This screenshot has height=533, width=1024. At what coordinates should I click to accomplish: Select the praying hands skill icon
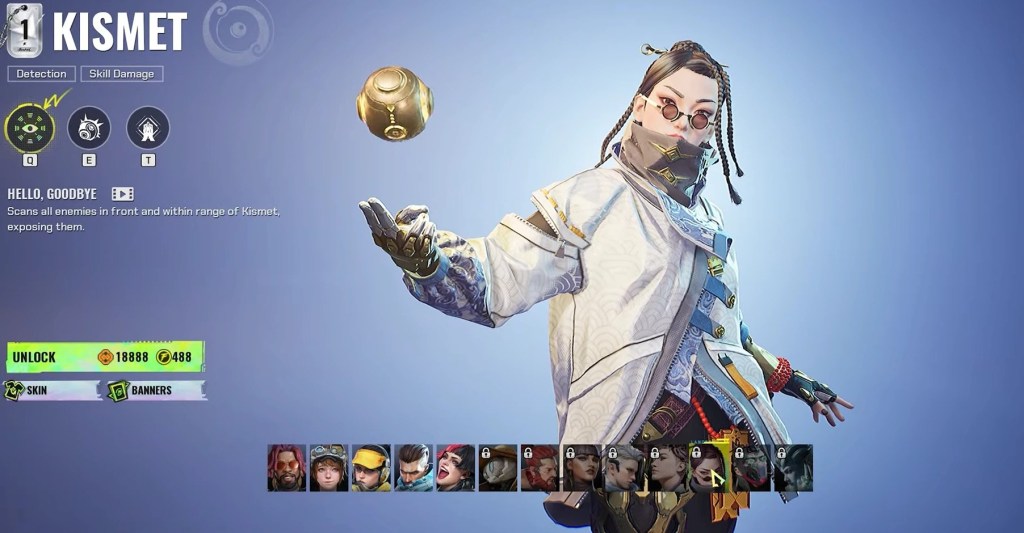coord(148,128)
